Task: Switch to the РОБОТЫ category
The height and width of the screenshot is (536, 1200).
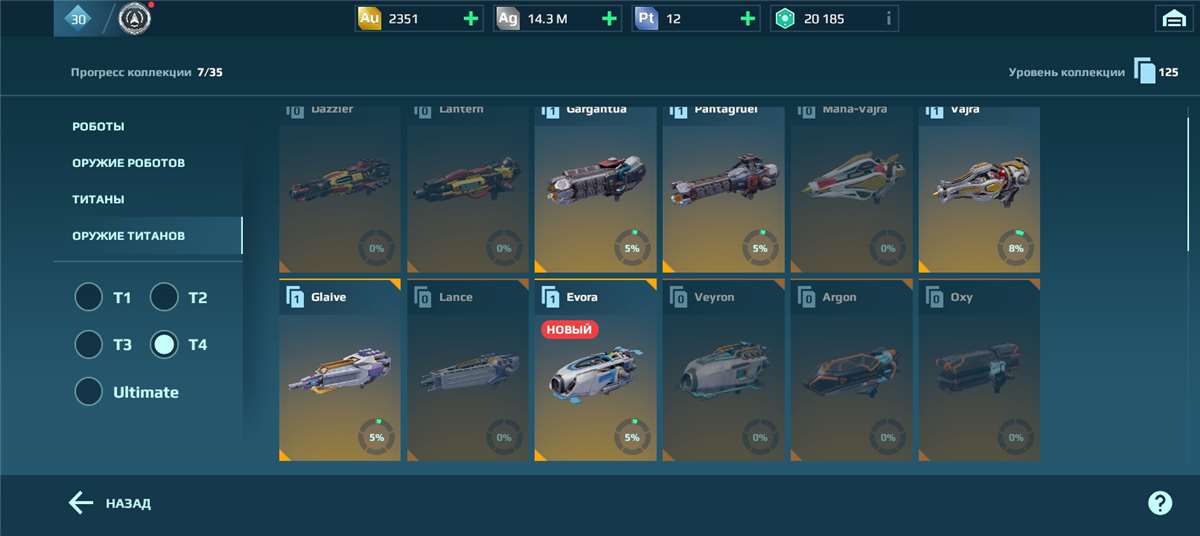Action: (98, 127)
